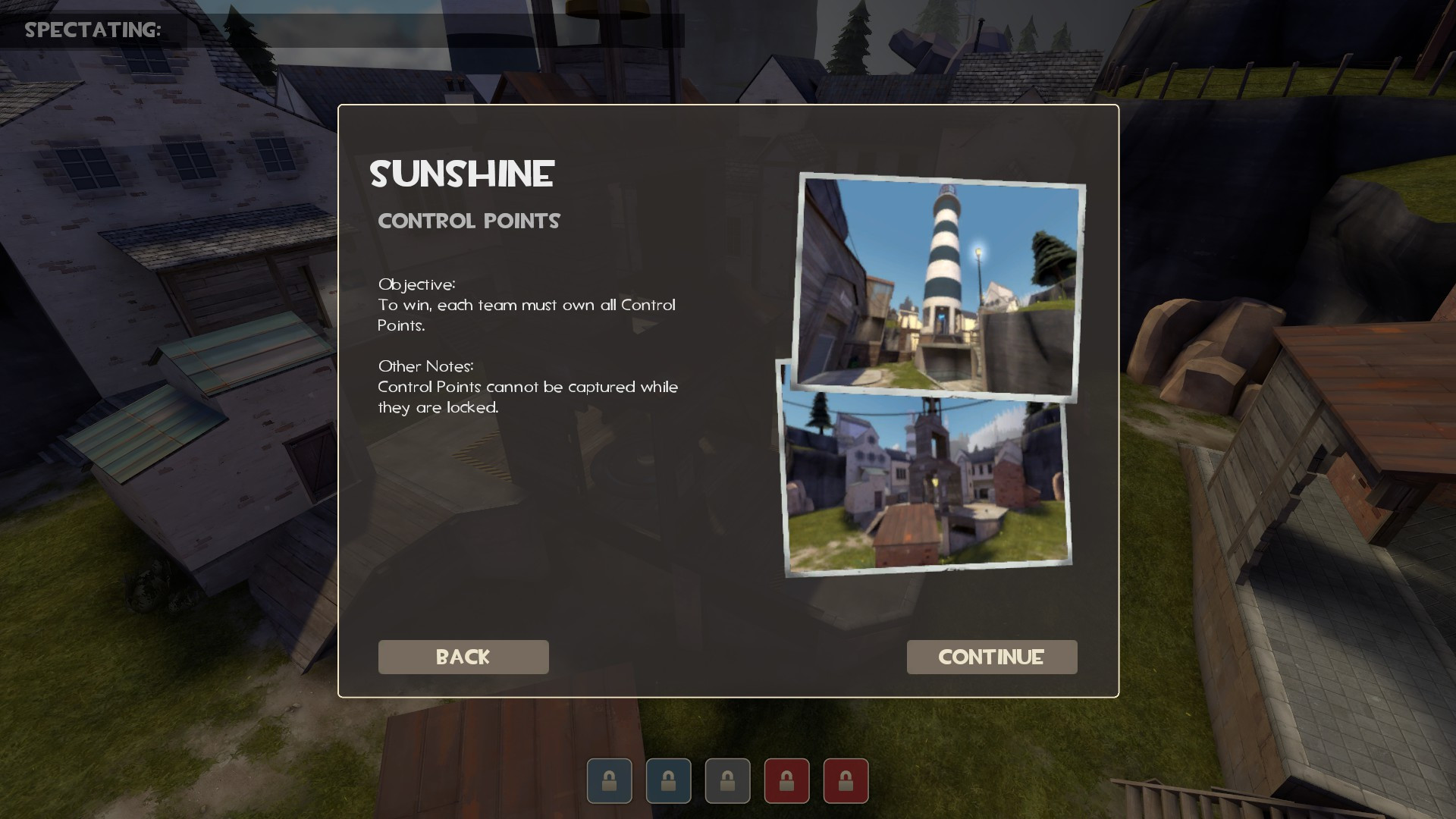Click the lock symbol on the center capture point
This screenshot has height=819, width=1456.
coord(727,780)
